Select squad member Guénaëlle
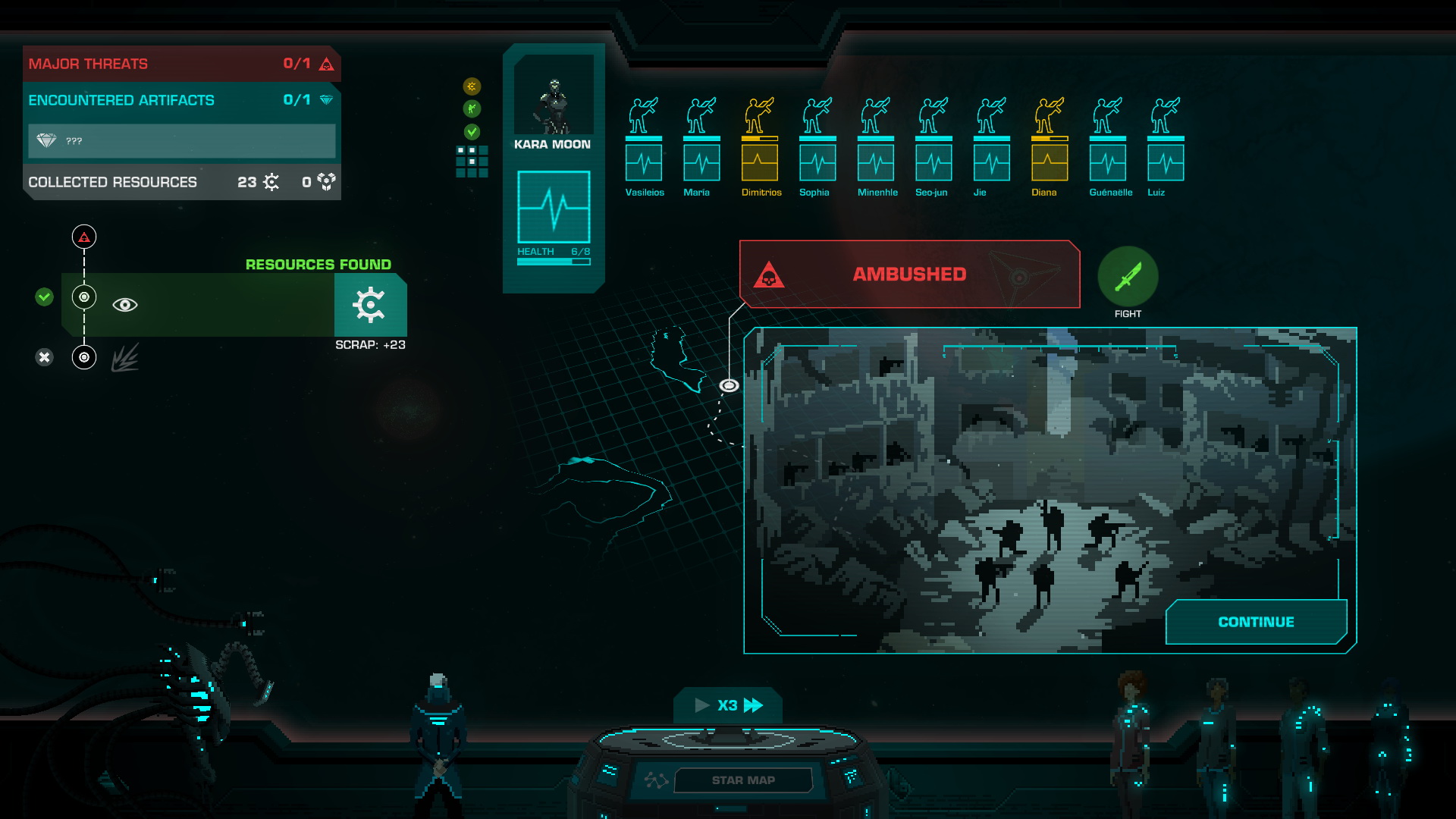 point(1108,144)
